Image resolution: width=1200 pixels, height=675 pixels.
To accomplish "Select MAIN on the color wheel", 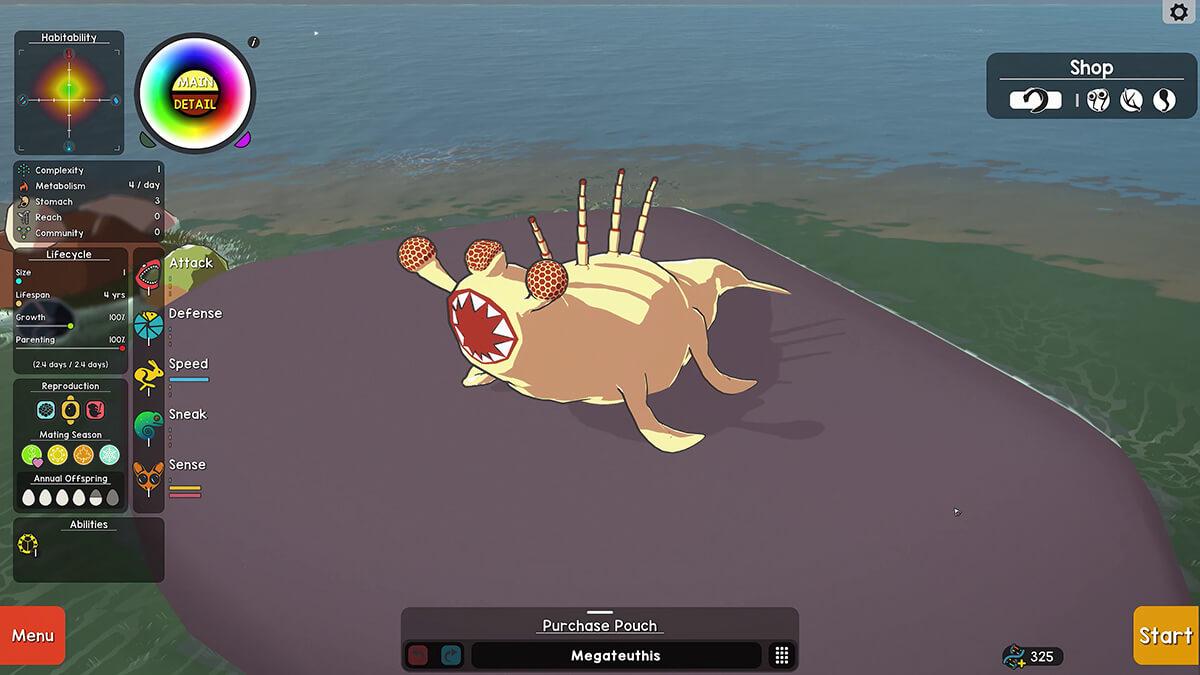I will point(194,81).
